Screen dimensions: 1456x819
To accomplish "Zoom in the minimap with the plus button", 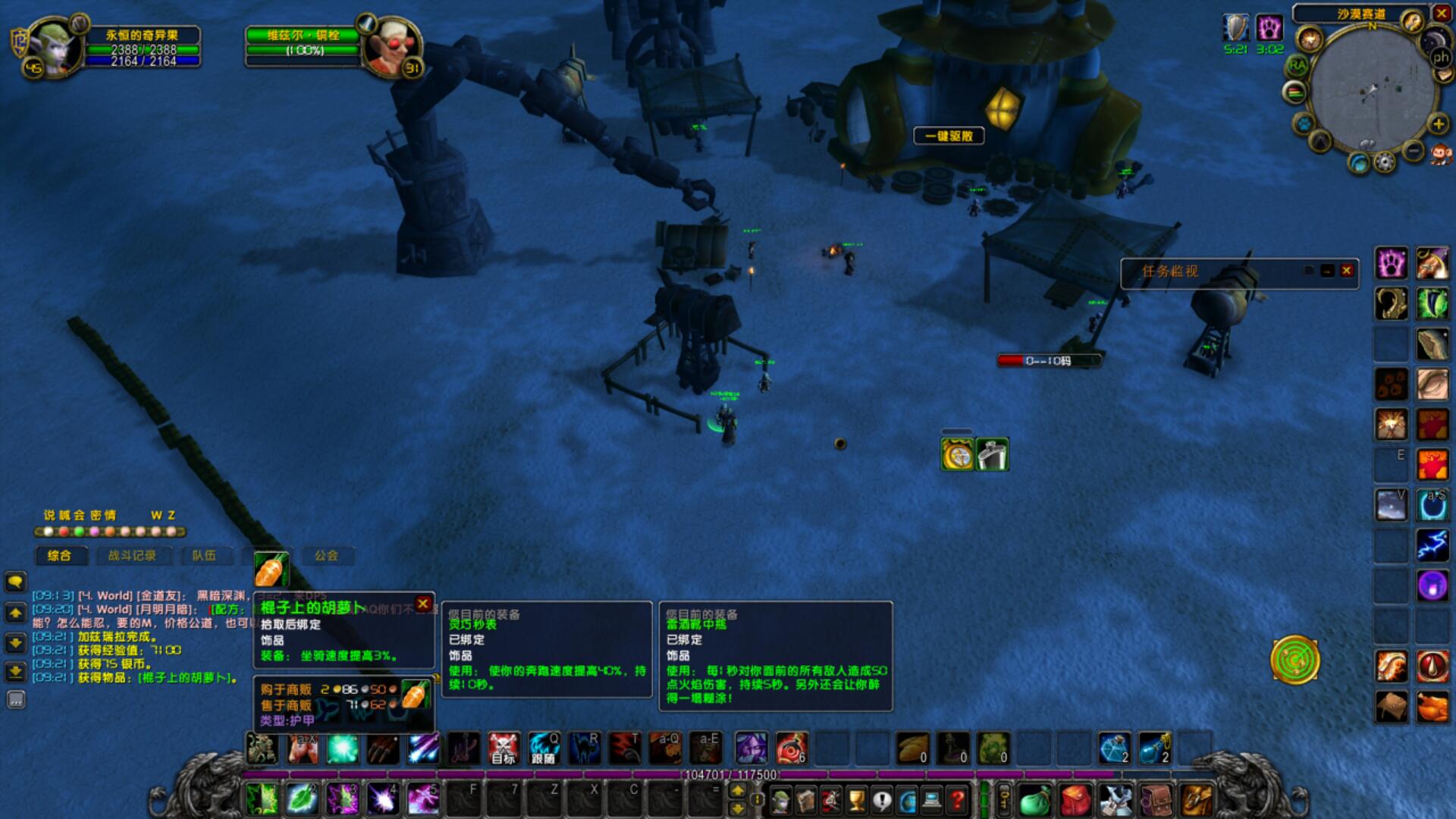I will pos(1438,124).
